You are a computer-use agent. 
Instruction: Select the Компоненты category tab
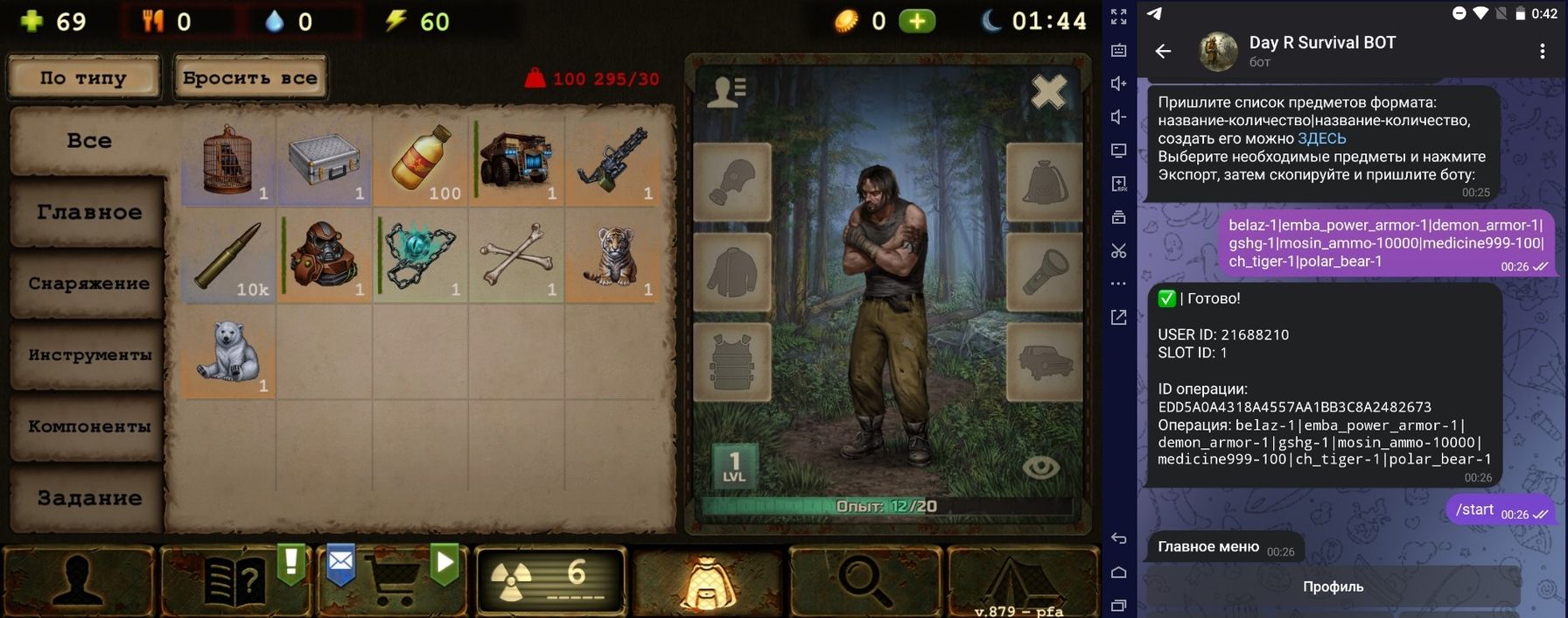[88, 427]
